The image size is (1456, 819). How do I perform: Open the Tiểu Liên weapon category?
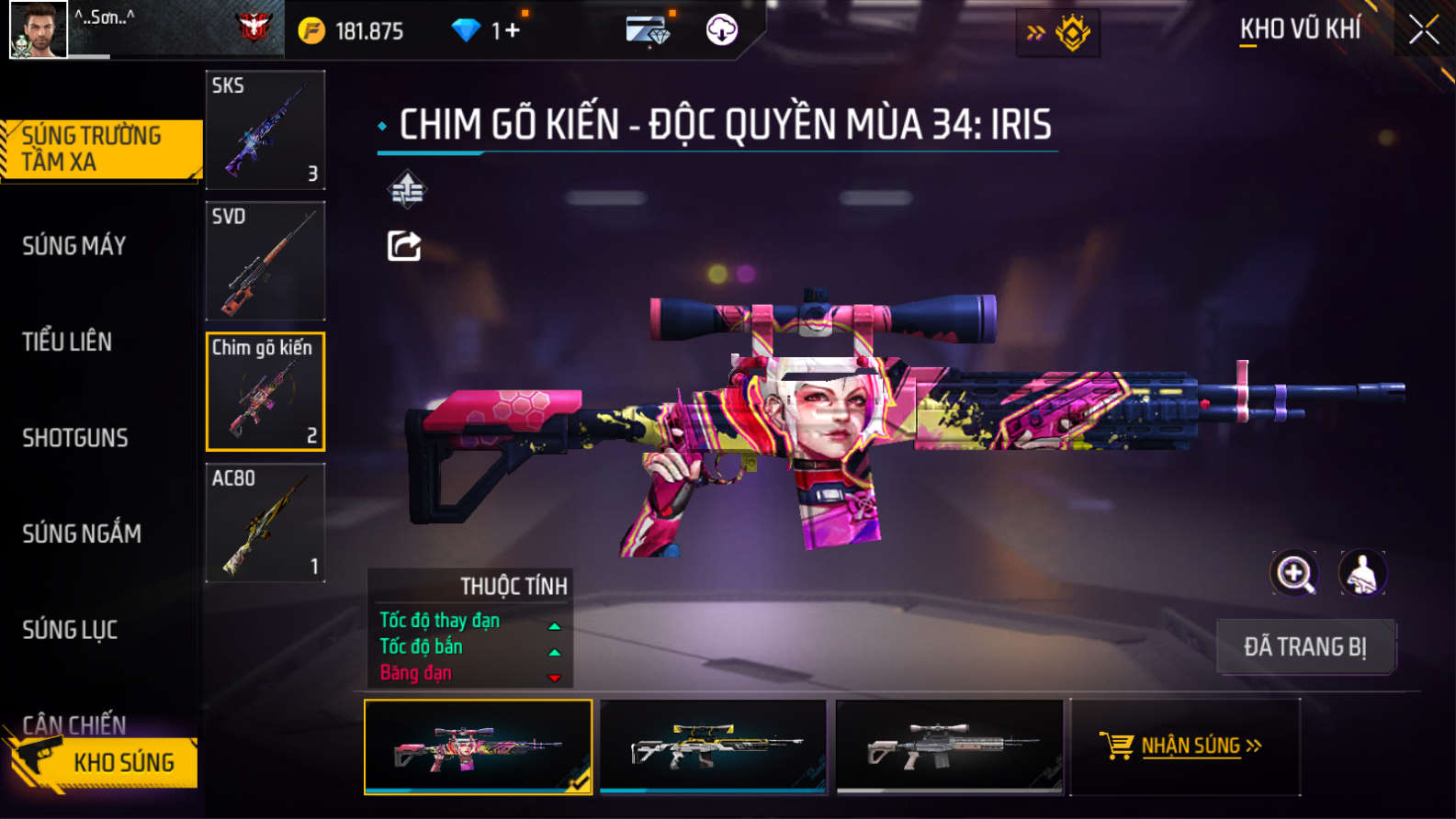[67, 342]
